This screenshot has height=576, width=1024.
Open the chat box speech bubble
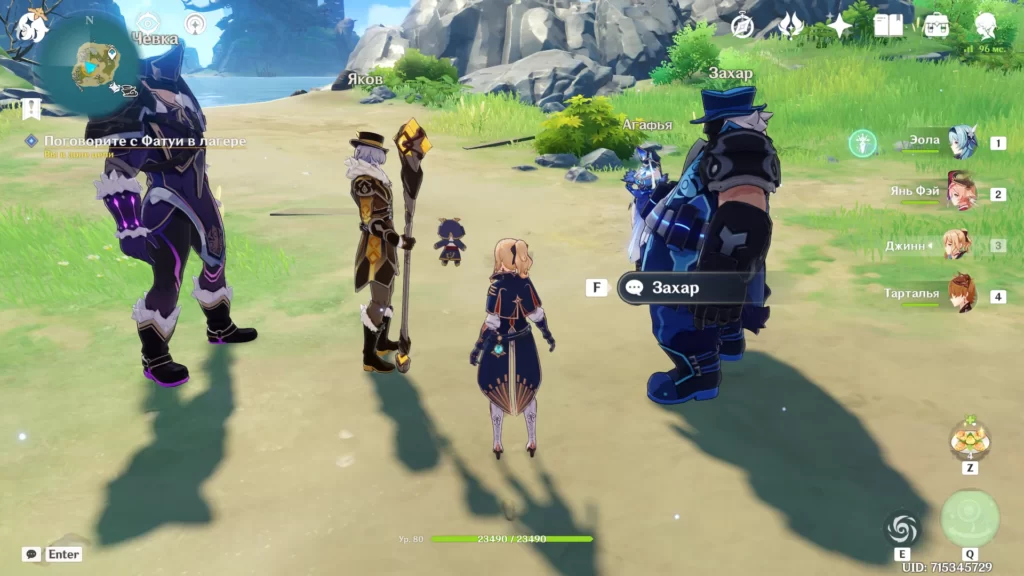[x=32, y=554]
